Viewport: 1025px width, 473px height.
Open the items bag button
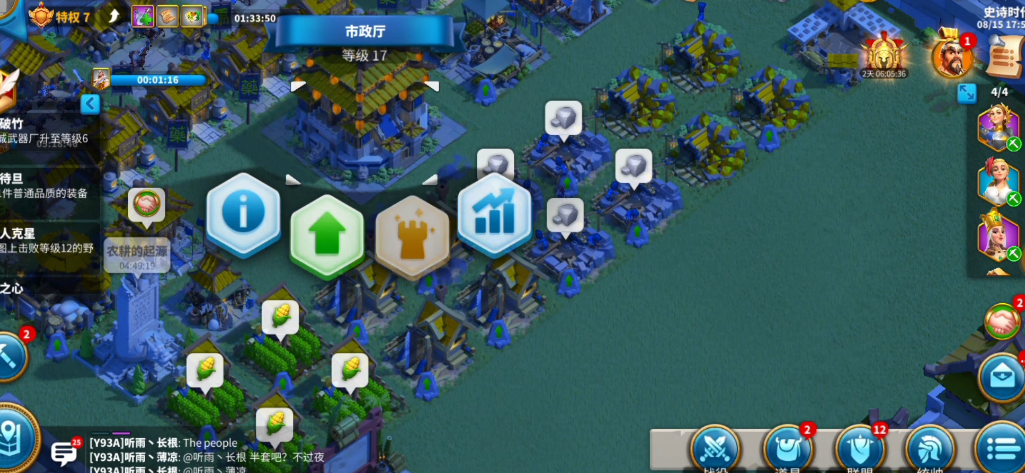tap(787, 449)
